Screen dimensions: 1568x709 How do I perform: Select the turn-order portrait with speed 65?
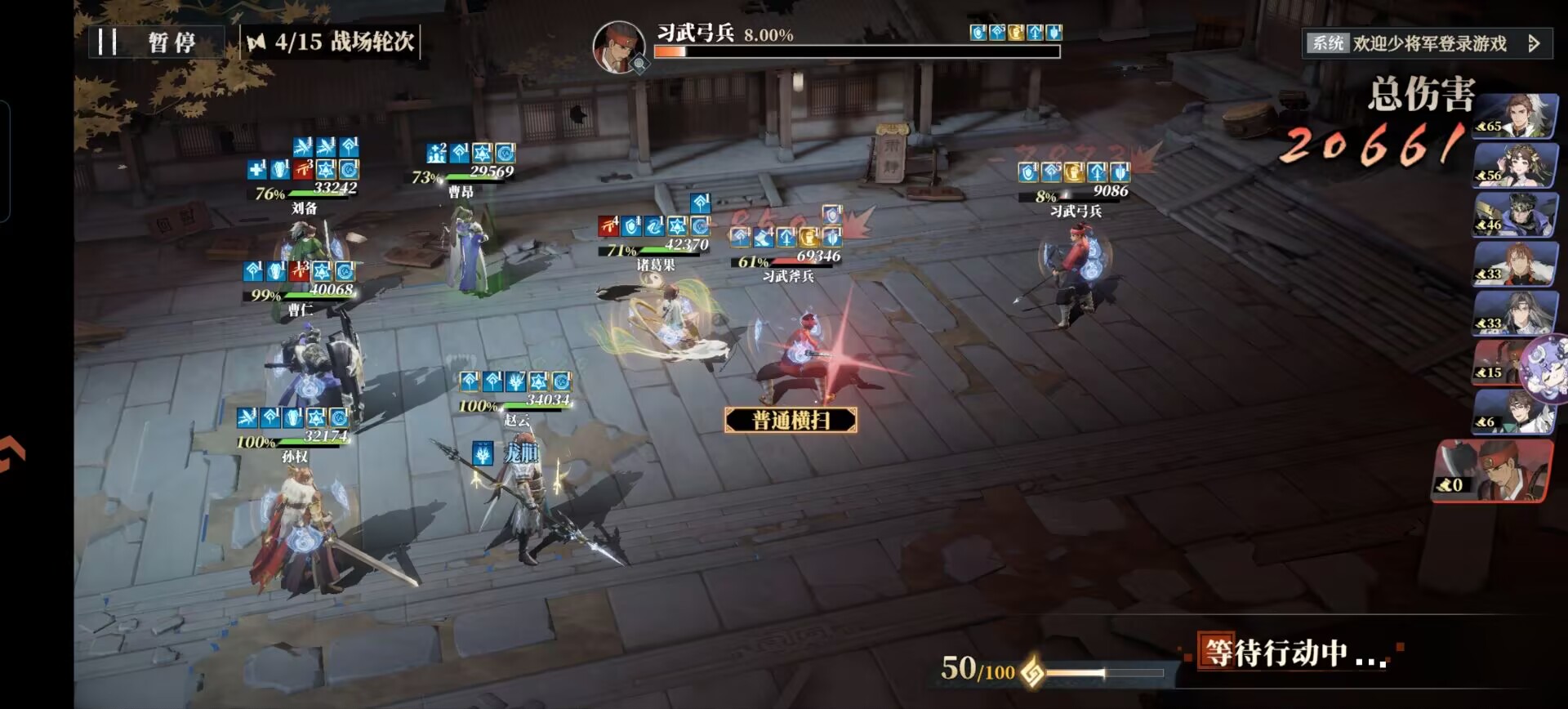tap(1516, 117)
